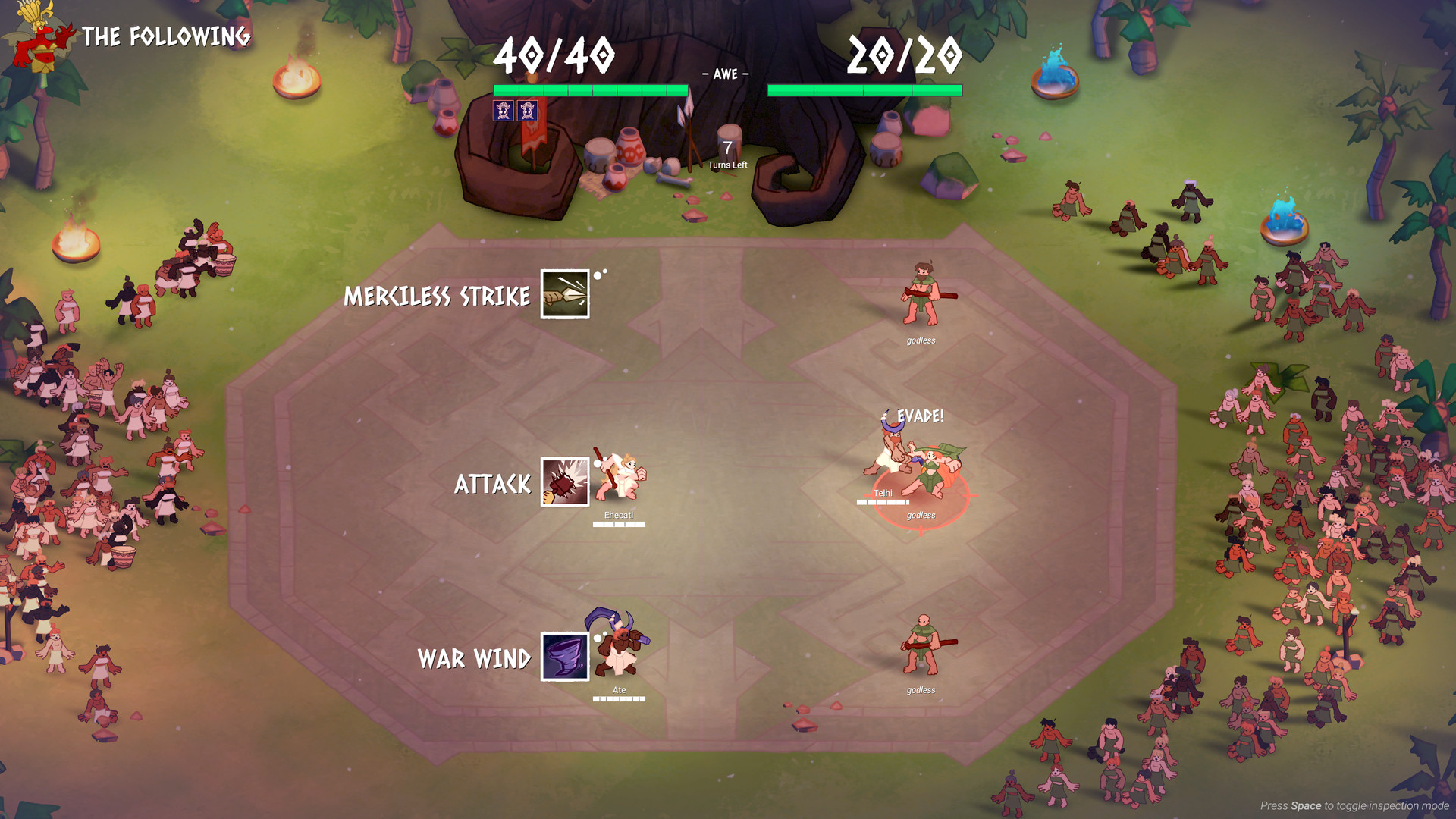Viewport: 1456px width, 819px height.
Task: Click the first skull banner status icon
Action: click(502, 112)
